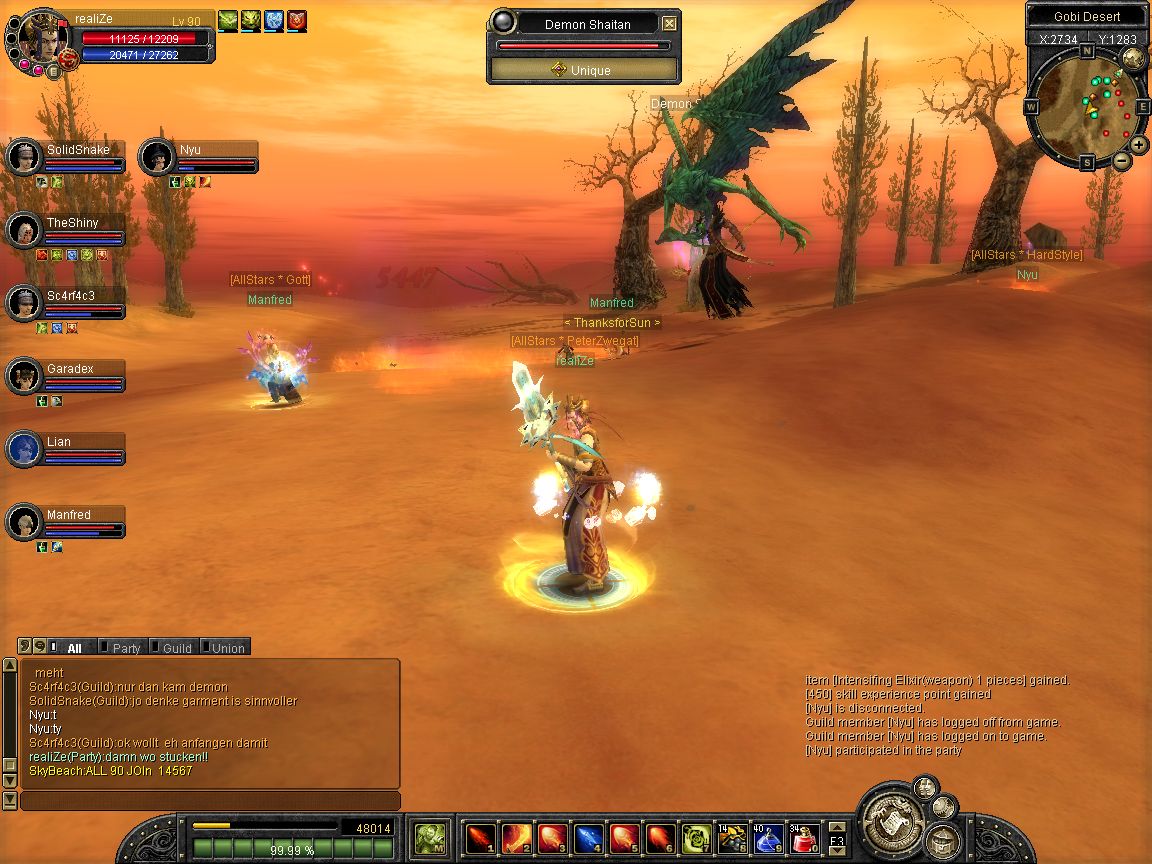Activate the flame sword skill in slot 2

point(517,837)
